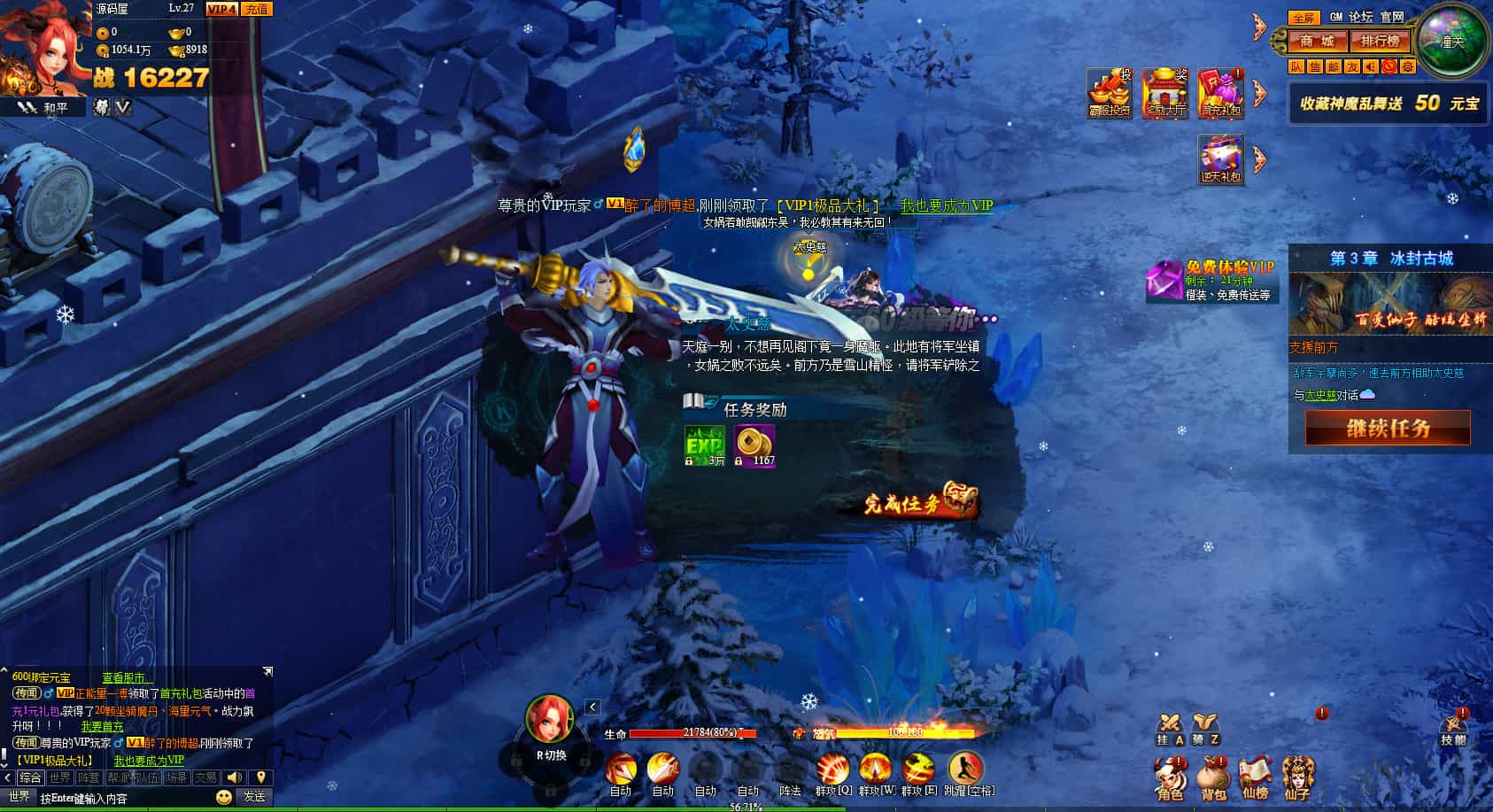Screen dimensions: 1493x812
Task: Open the 潼关 minimap orb
Action: pos(1451,41)
